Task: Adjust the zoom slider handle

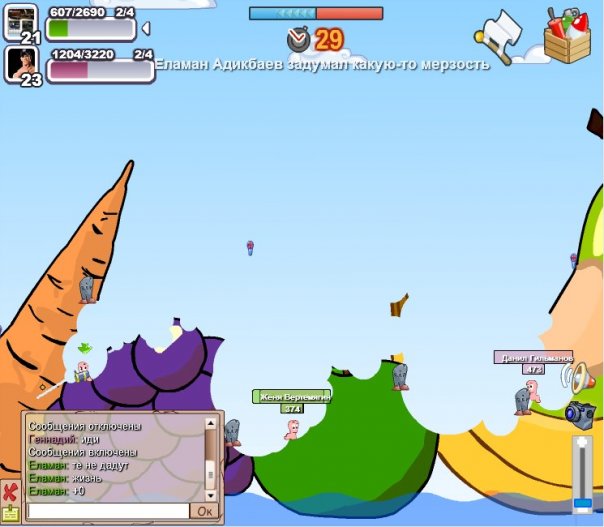Action: (x=582, y=502)
